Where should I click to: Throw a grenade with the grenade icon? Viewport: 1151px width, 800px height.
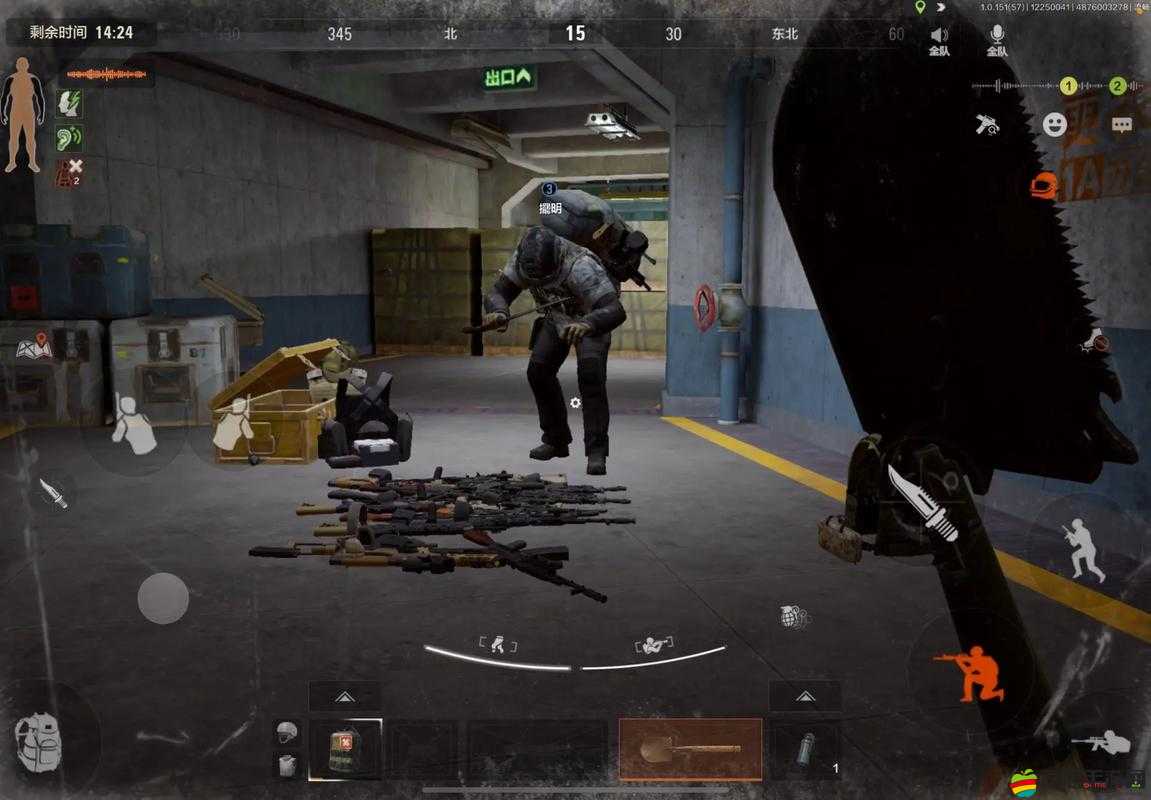point(794,617)
